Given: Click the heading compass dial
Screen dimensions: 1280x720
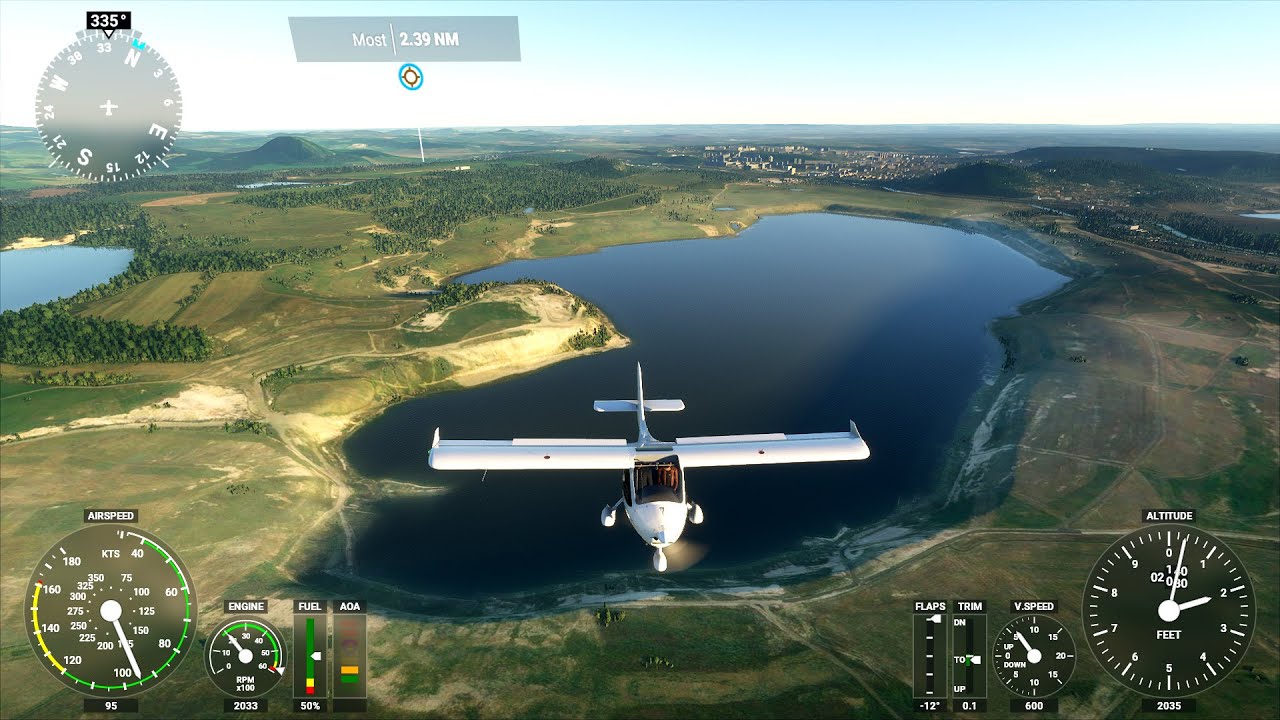Looking at the screenshot, I should 108,107.
